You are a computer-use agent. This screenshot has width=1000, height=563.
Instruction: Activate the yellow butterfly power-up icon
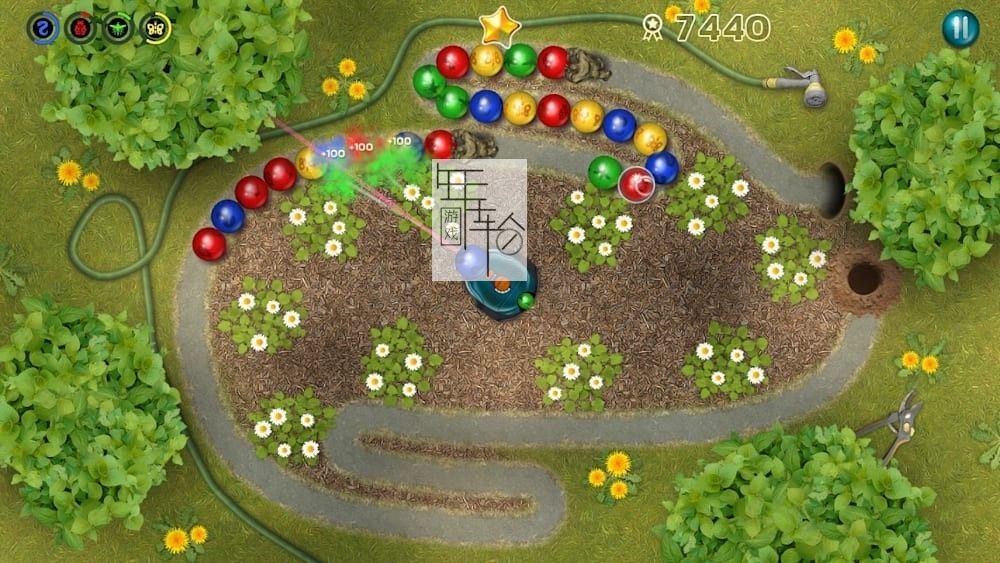(x=156, y=28)
